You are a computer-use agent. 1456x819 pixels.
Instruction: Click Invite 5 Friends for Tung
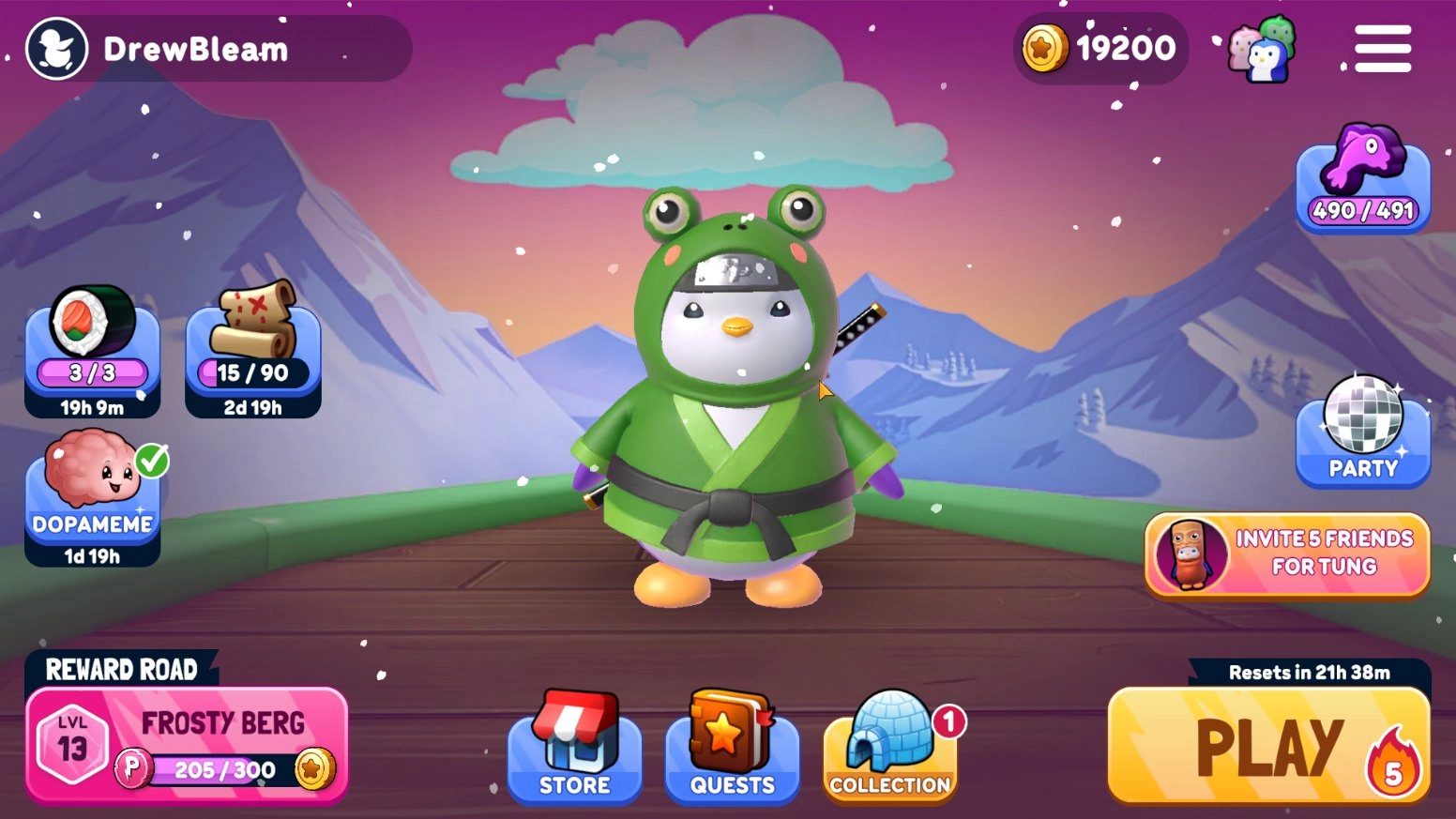point(1285,553)
